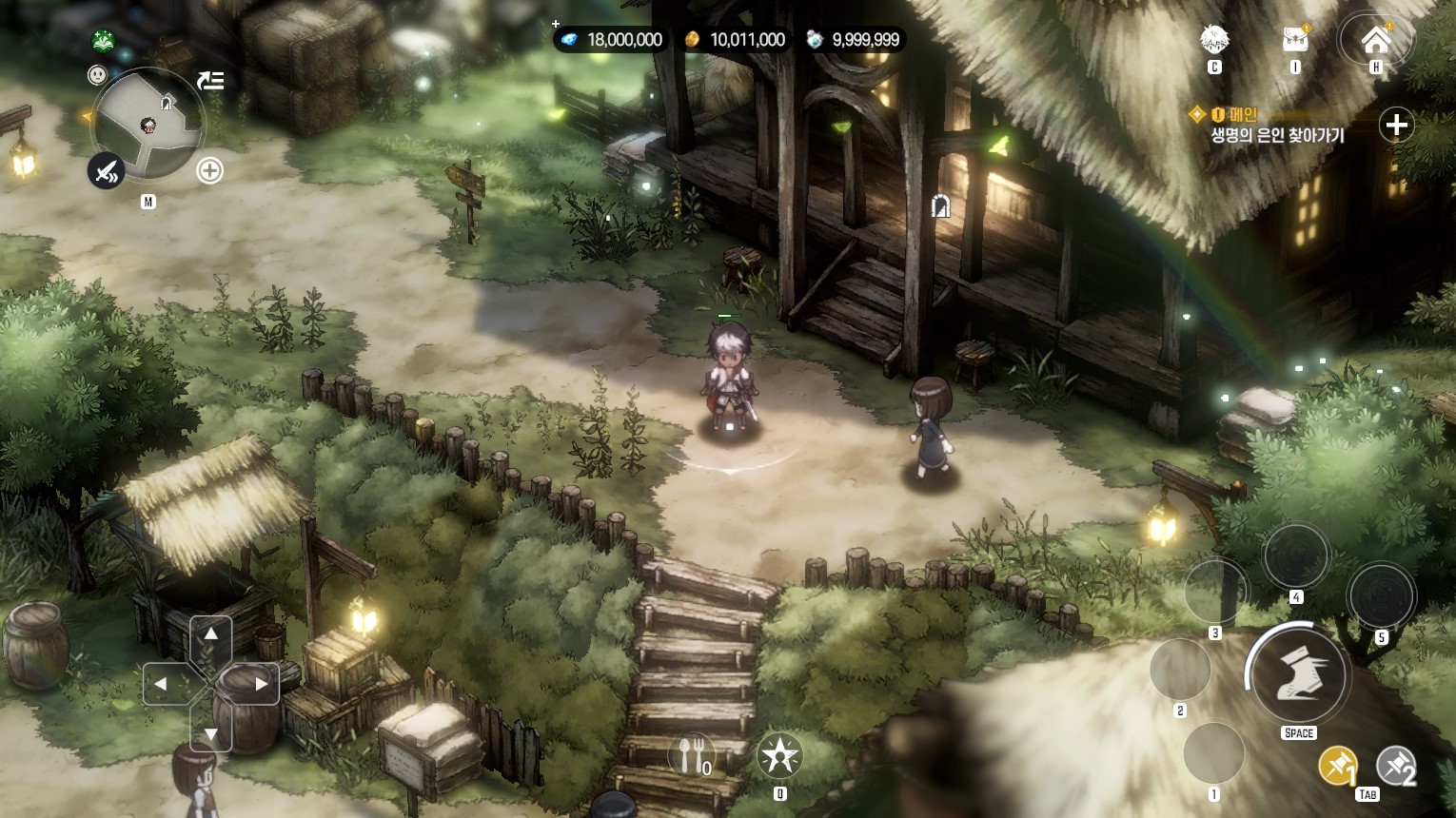Click the right arrow on the d-pad

[x=260, y=684]
